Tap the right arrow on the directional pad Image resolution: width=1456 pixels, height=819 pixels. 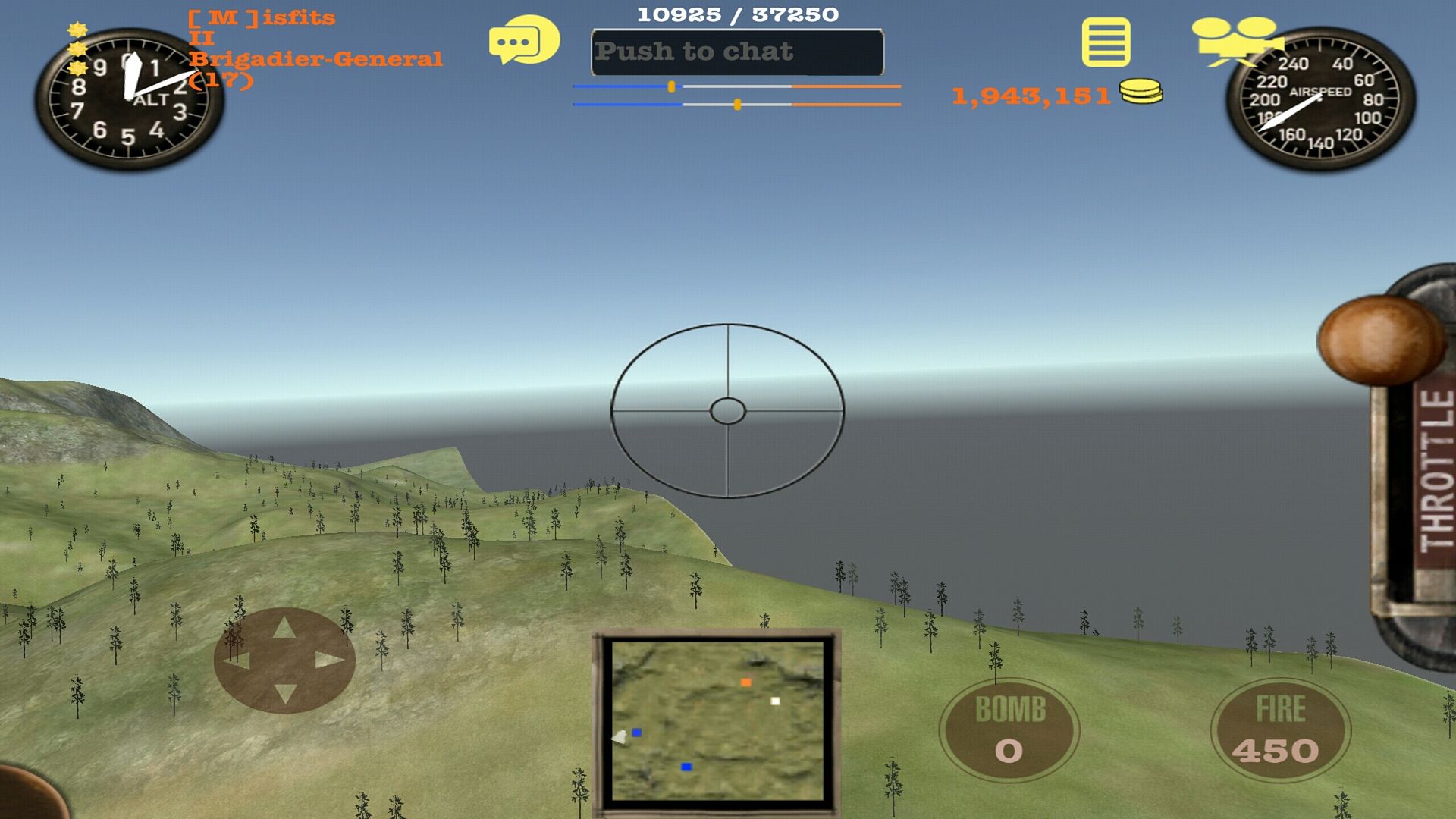(329, 661)
